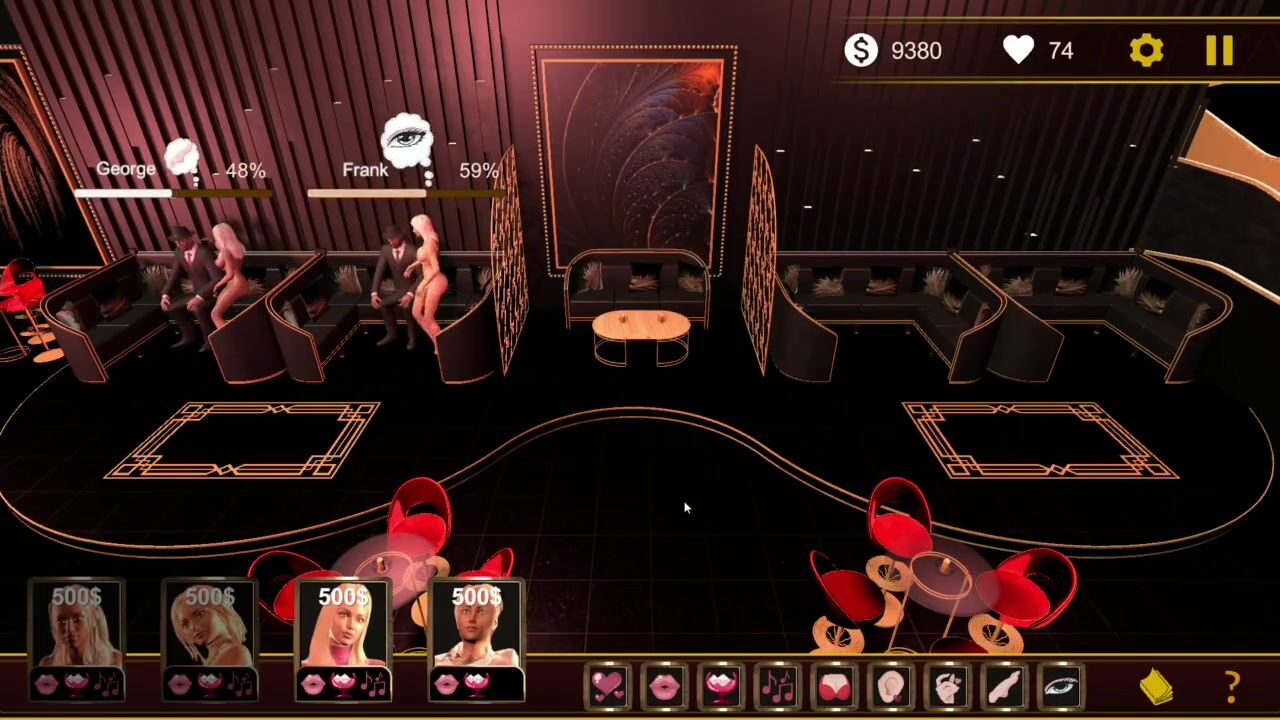Select the hearts action icon
Viewport: 1280px width, 720px height.
pos(608,686)
